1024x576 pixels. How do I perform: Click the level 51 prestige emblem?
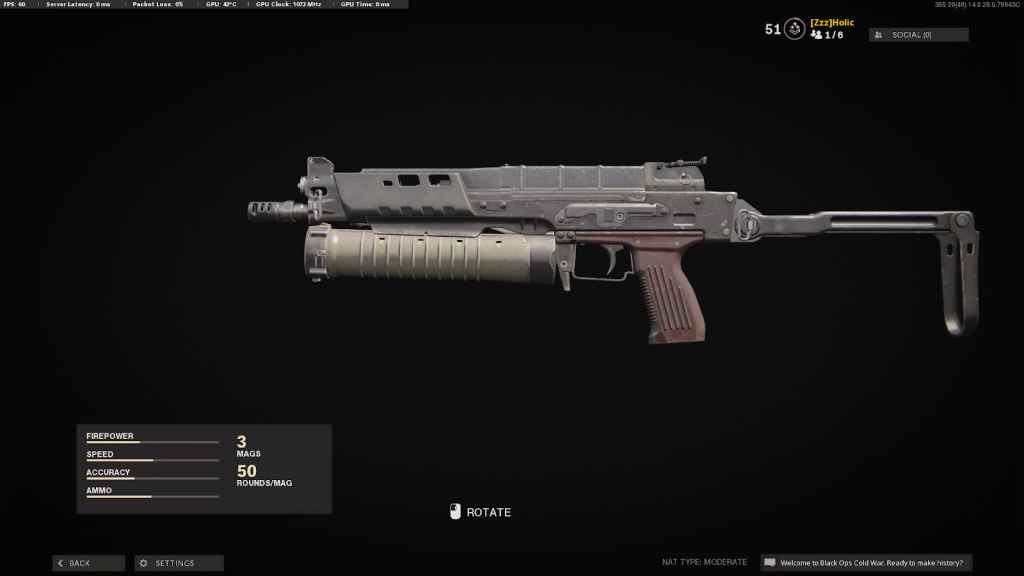click(x=794, y=29)
